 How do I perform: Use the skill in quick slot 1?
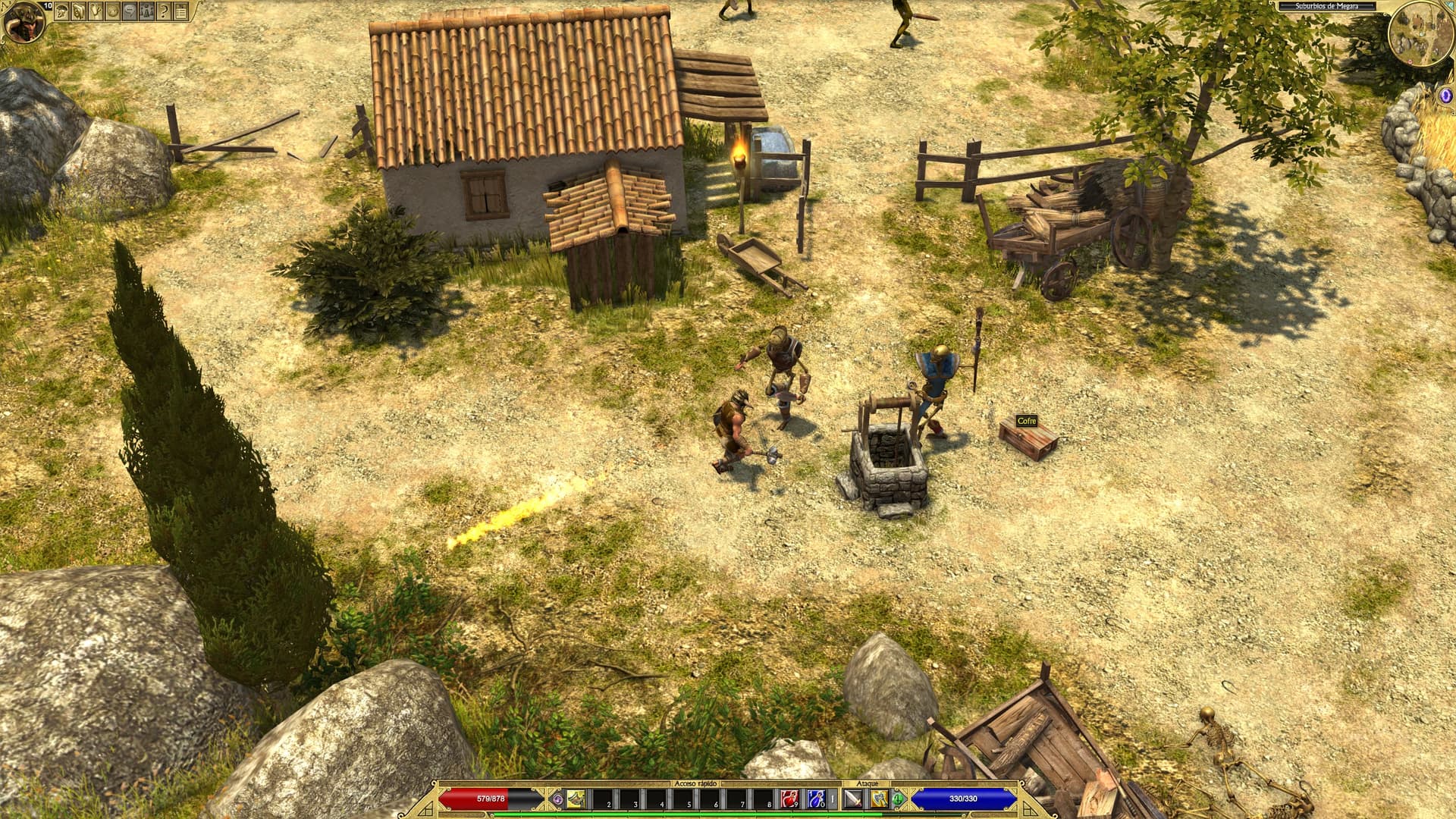tap(576, 799)
